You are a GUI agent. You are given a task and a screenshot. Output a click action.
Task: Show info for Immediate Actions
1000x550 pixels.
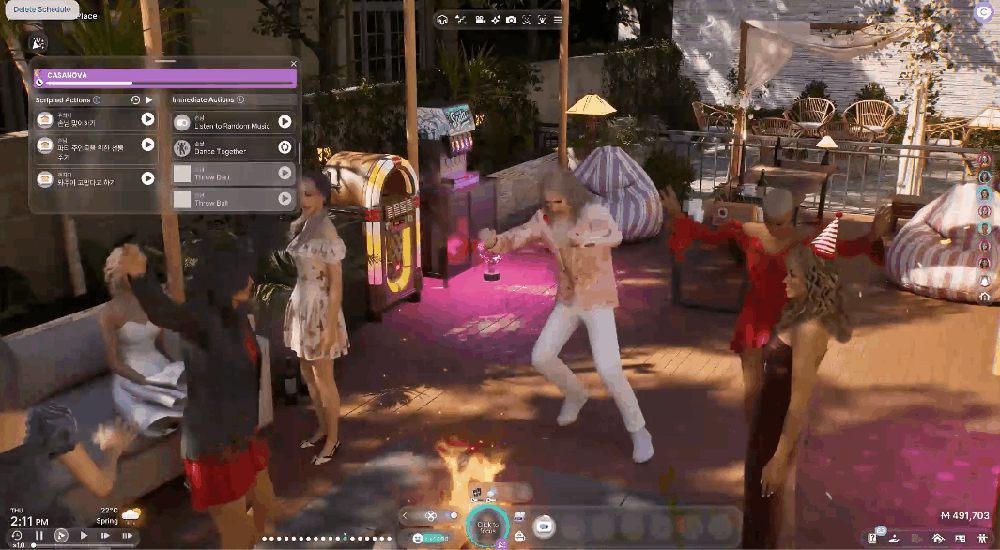coord(241,100)
